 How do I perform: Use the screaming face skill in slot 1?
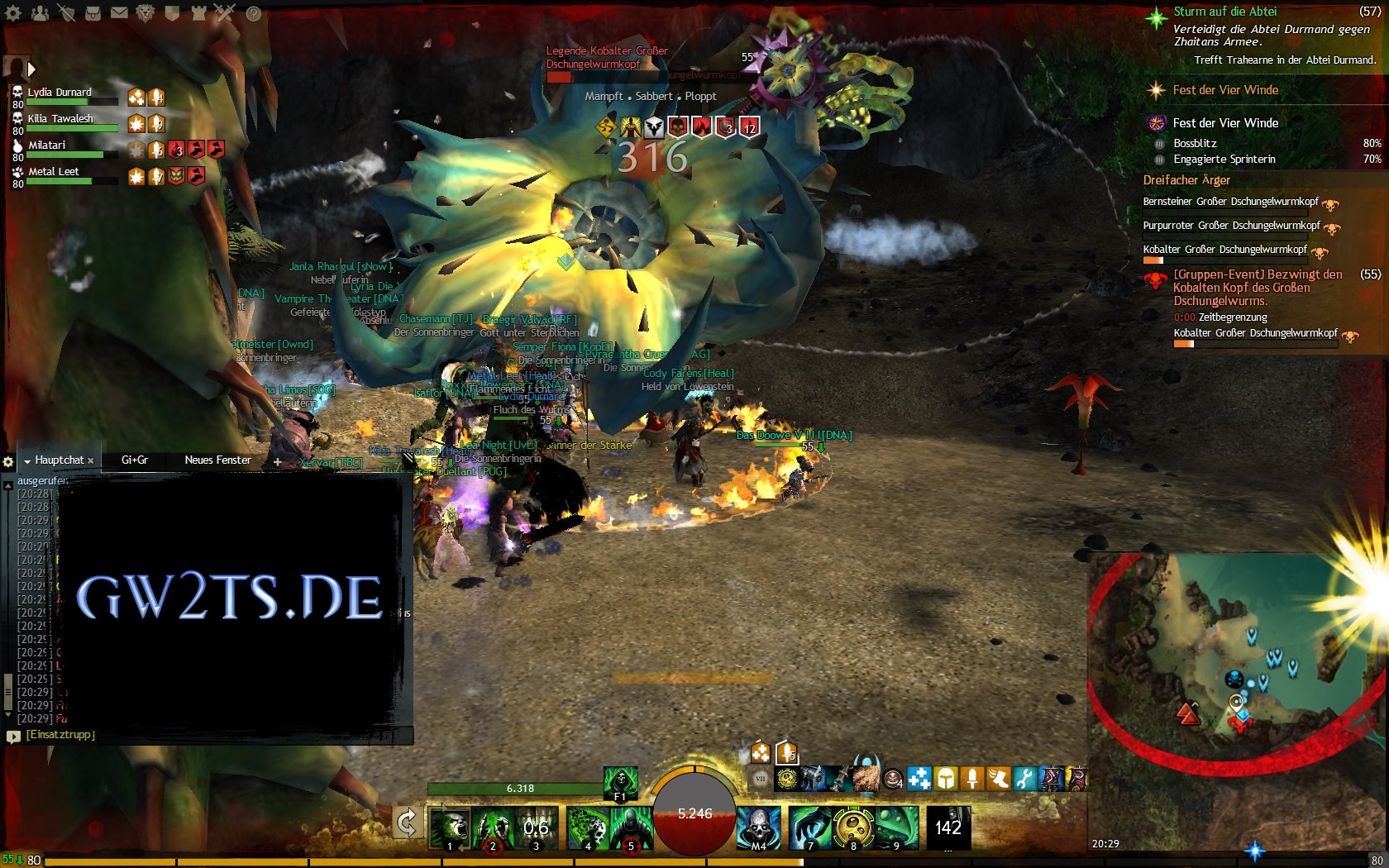[449, 827]
